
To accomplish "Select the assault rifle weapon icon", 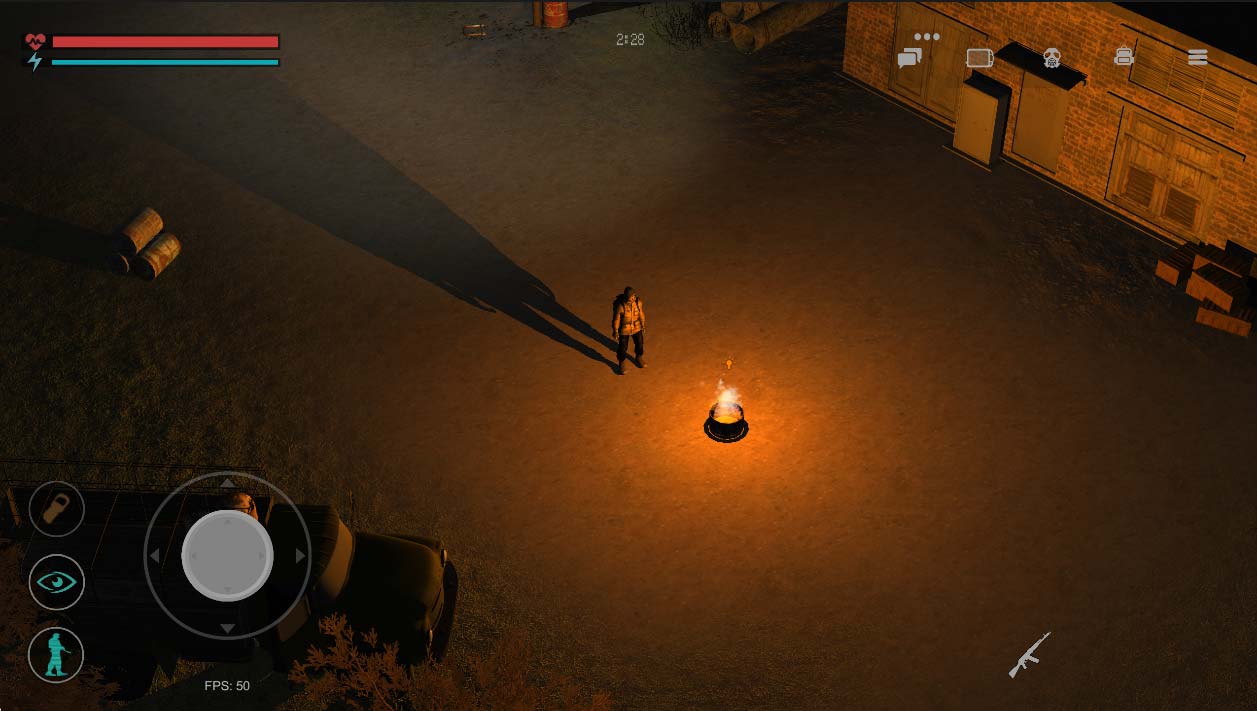I will click(1029, 654).
